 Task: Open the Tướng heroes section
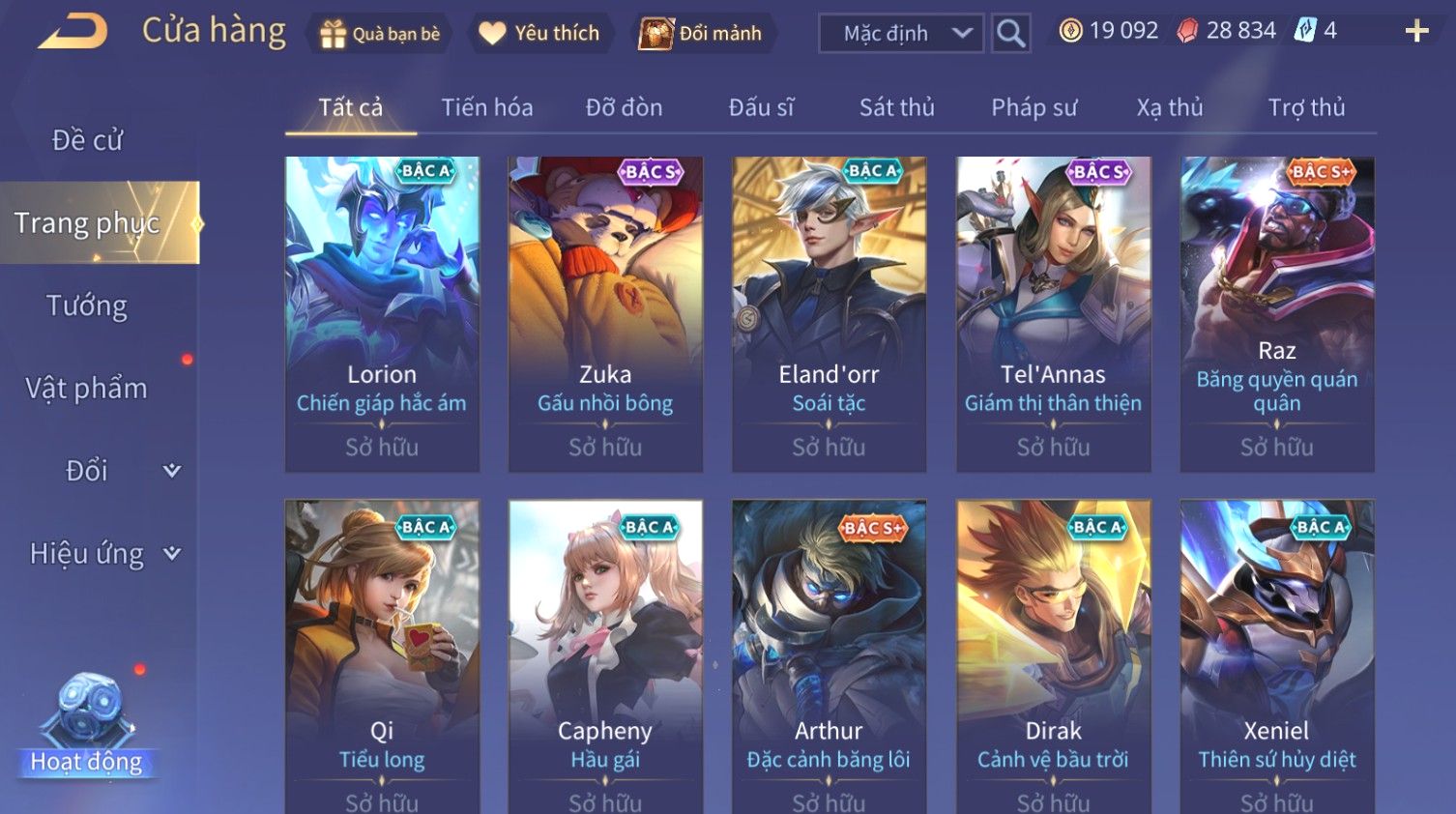click(87, 305)
